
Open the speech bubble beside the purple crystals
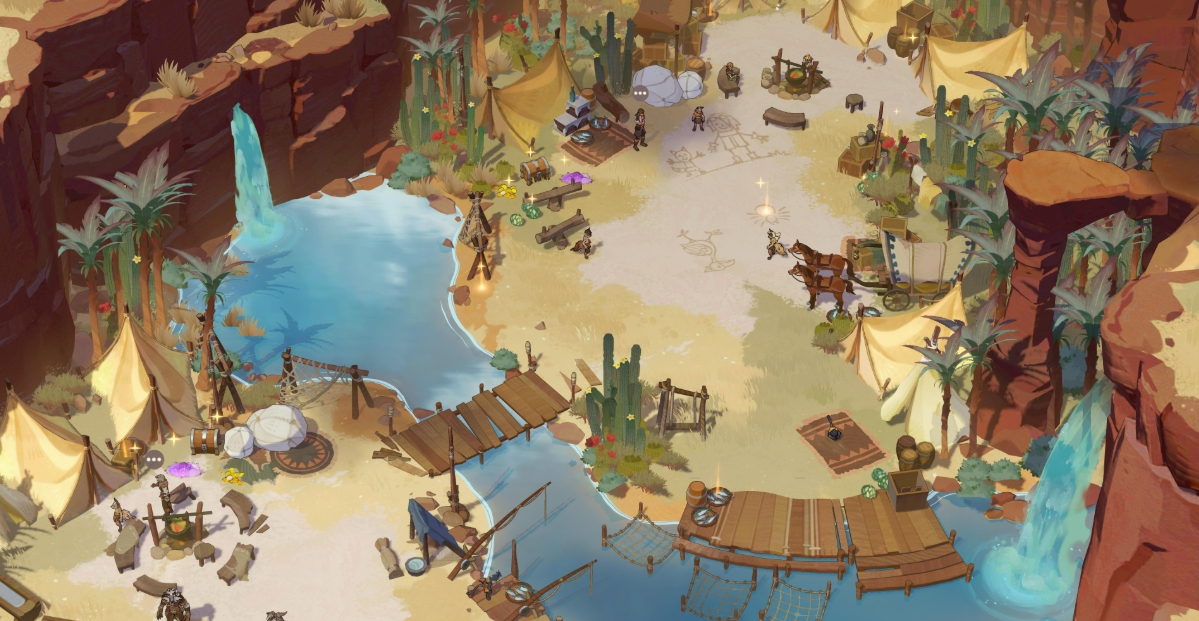pos(153,459)
